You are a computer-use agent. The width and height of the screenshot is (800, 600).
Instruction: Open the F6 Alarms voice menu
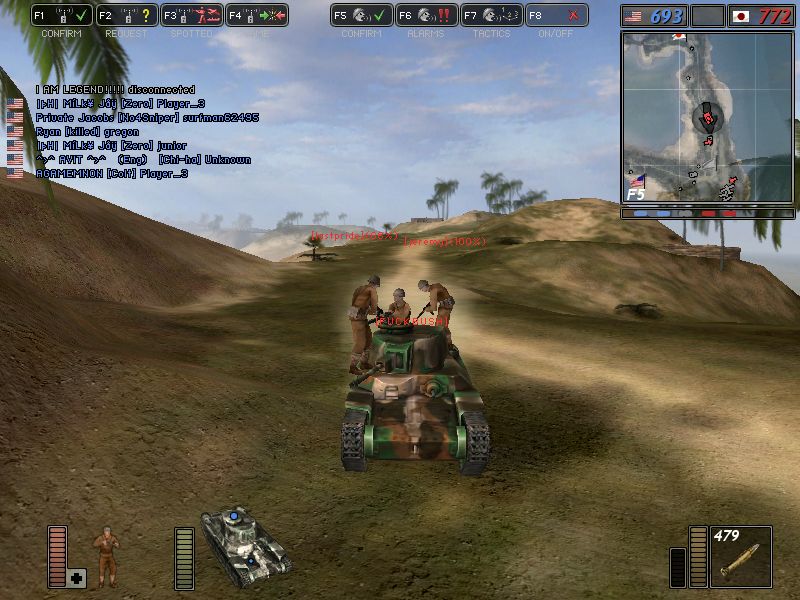pos(426,15)
